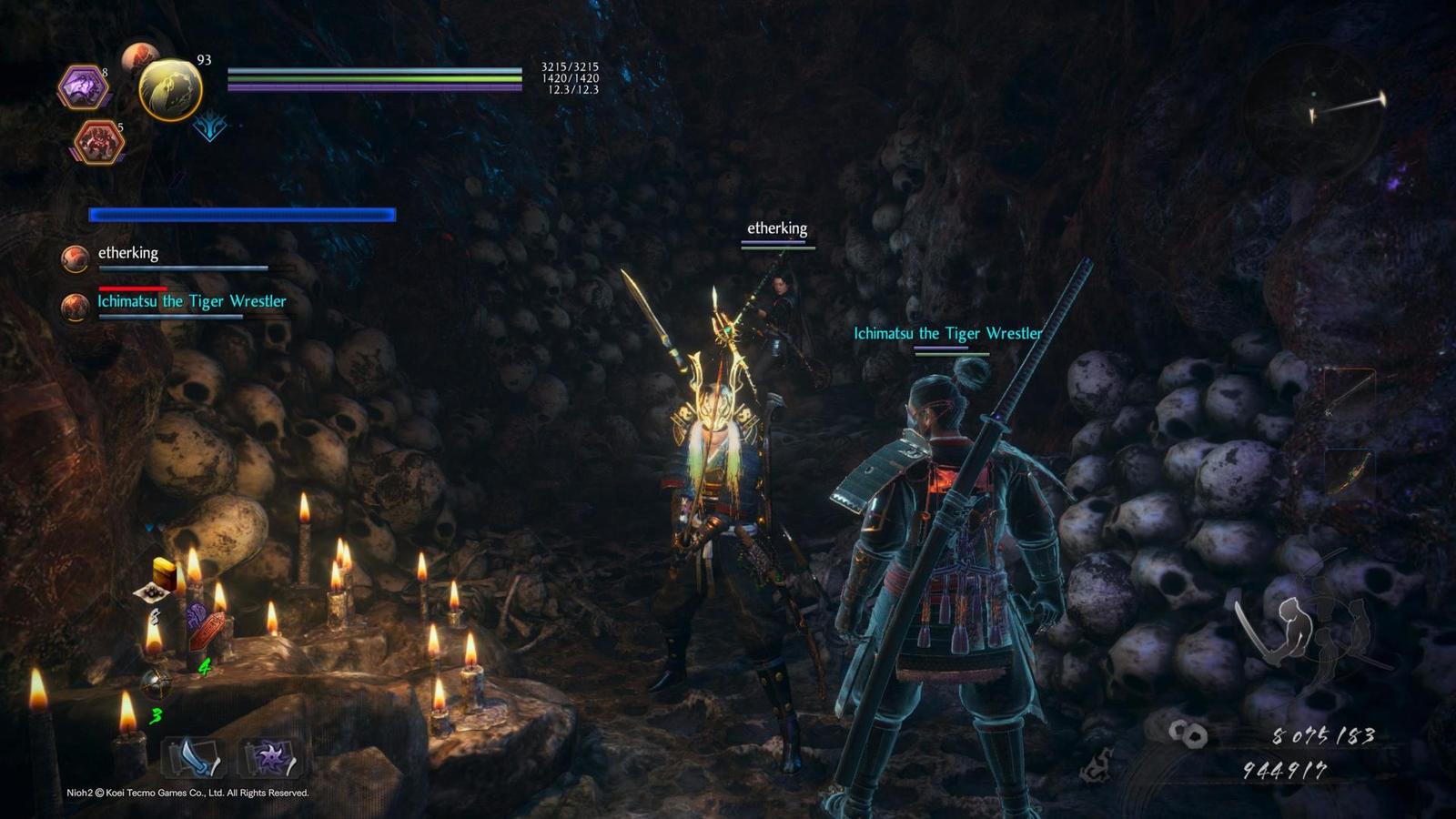1456x819 pixels.
Task: Activate the red soul core ability
Action: [97, 142]
